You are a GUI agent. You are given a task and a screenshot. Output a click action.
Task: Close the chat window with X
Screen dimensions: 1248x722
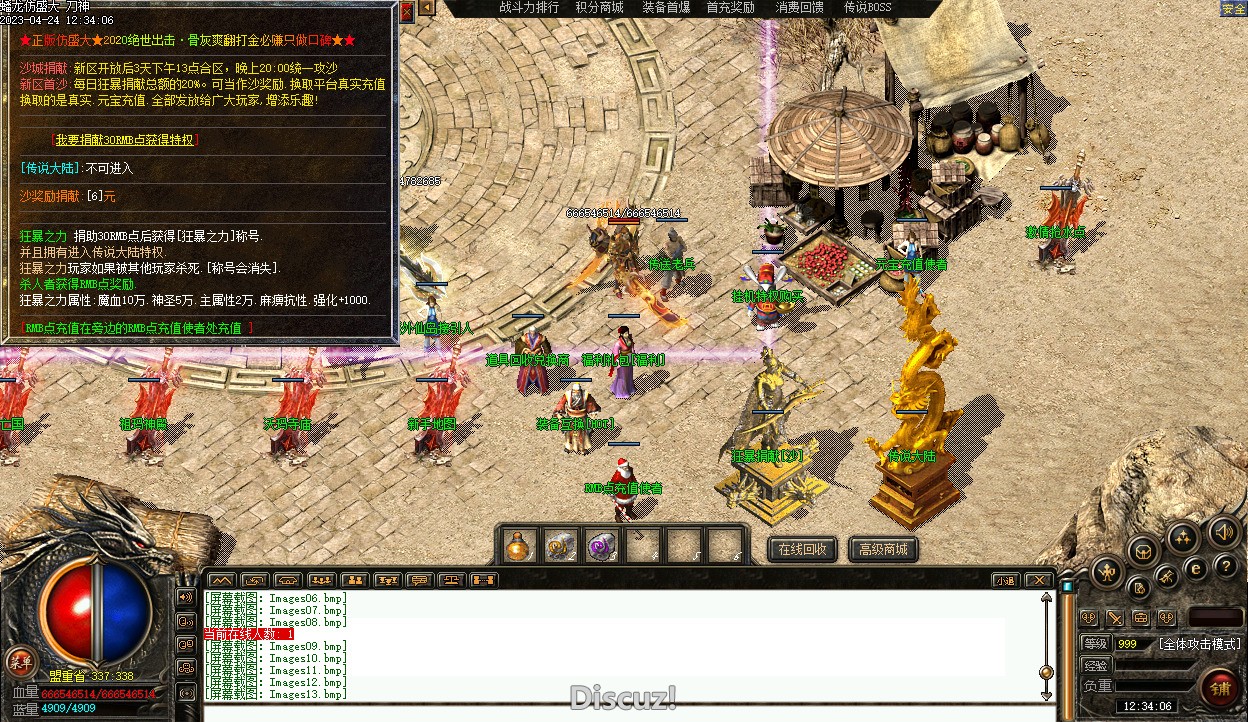(x=1039, y=580)
